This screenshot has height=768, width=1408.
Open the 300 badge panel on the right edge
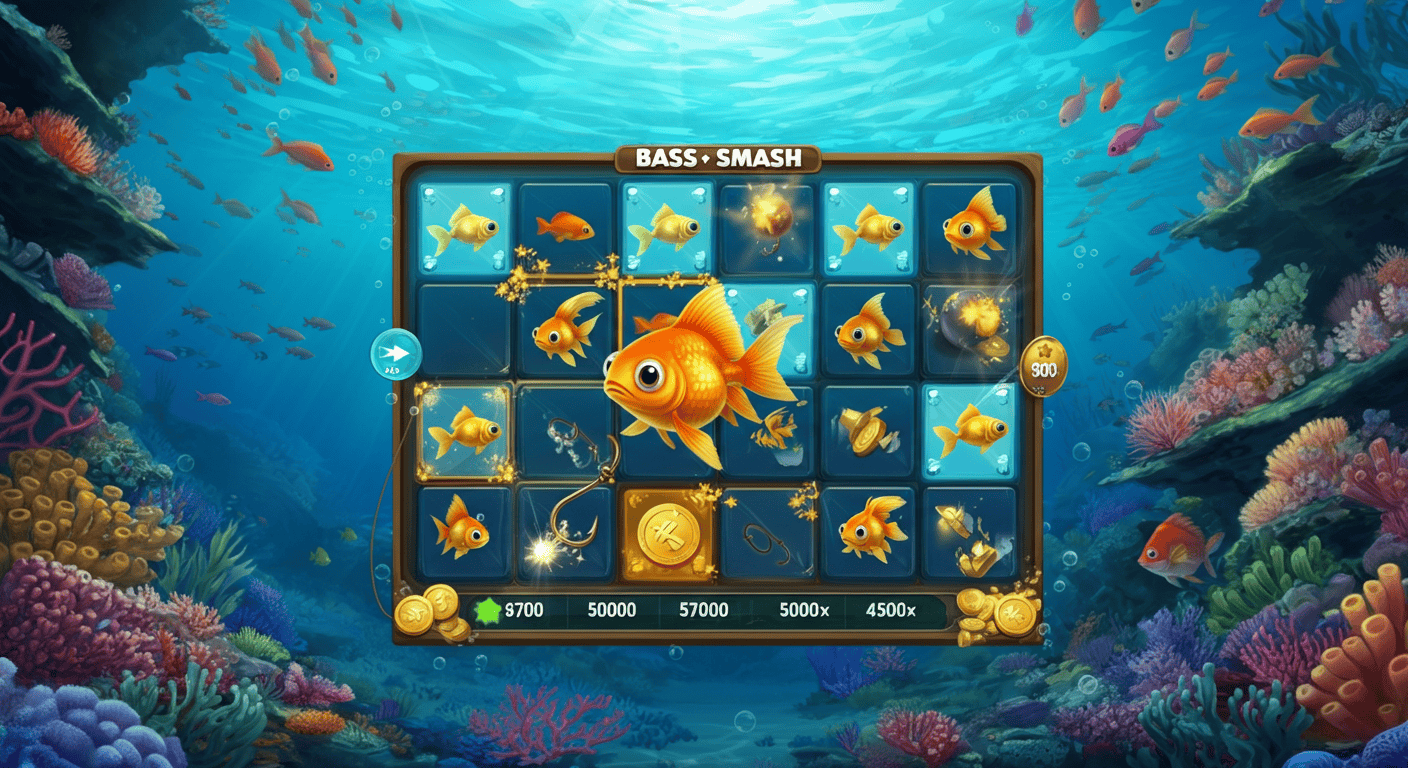click(1045, 368)
